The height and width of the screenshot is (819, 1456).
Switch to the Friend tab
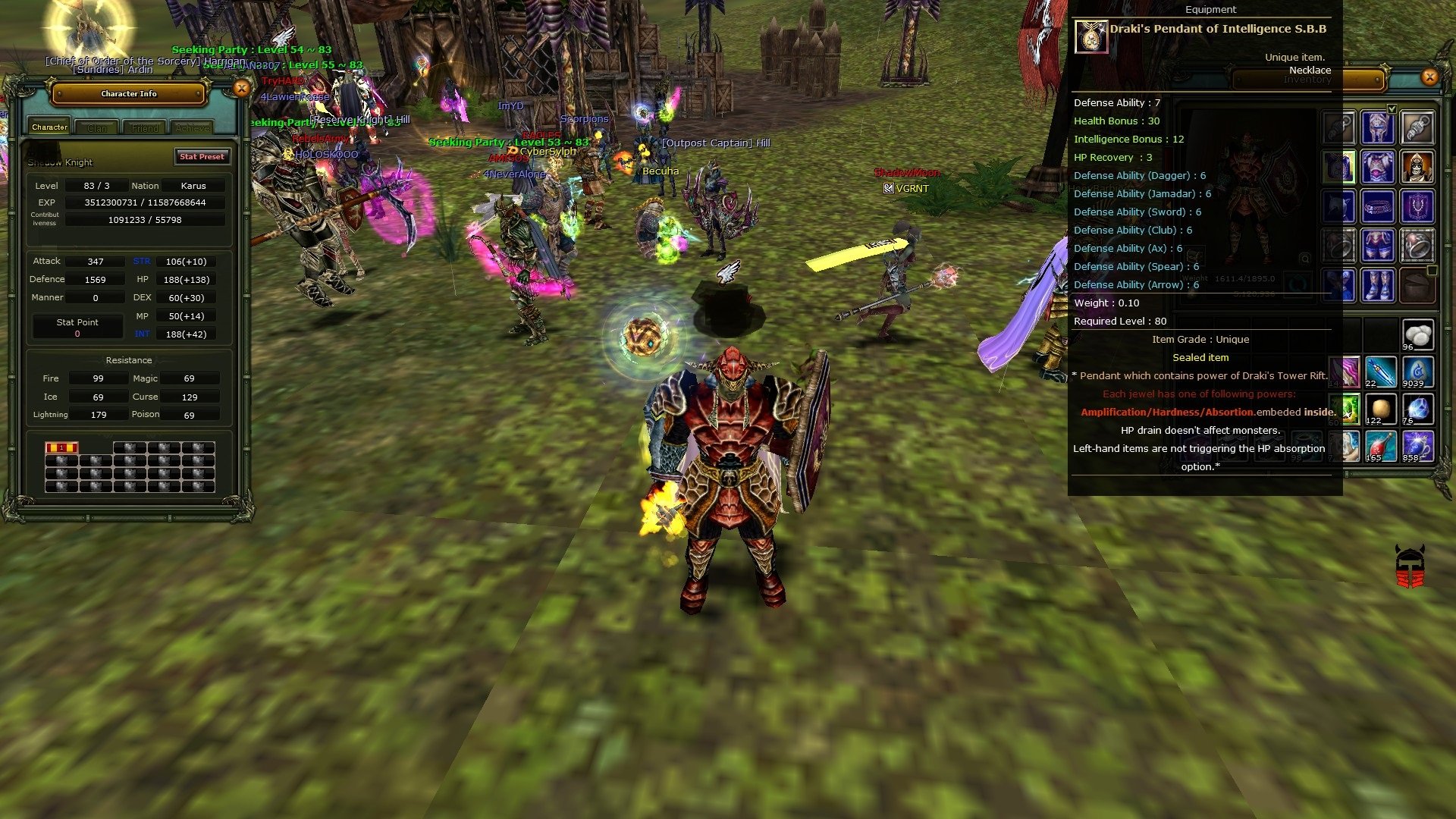[x=144, y=127]
